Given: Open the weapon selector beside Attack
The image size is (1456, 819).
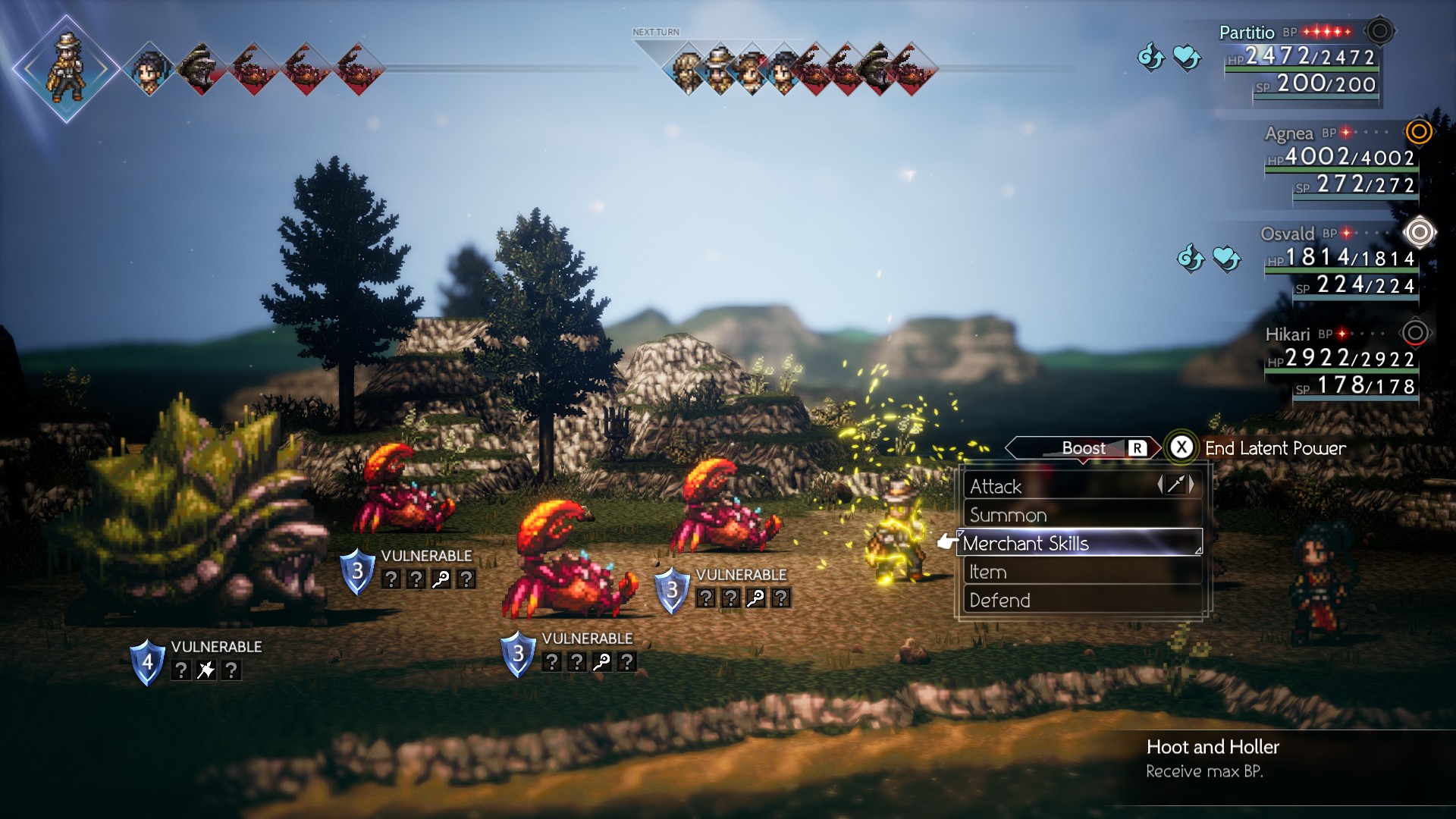Looking at the screenshot, I should point(1174,486).
